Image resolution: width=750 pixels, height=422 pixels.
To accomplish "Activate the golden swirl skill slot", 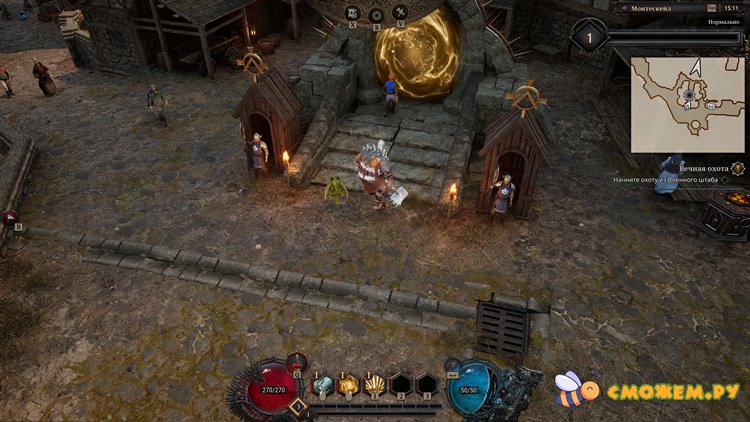I will coord(348,385).
